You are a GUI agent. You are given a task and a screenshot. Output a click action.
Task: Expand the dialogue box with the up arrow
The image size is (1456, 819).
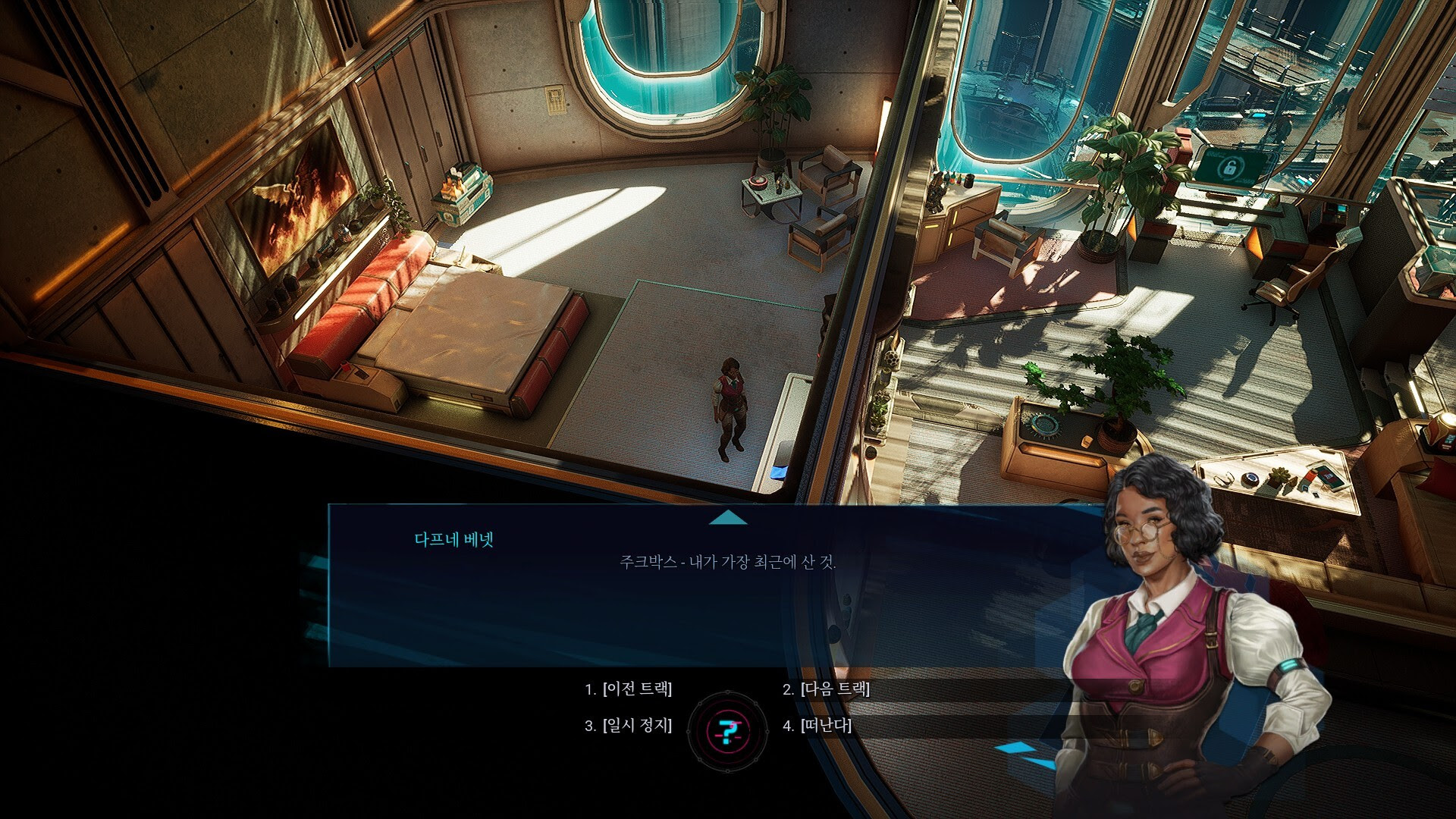728,518
